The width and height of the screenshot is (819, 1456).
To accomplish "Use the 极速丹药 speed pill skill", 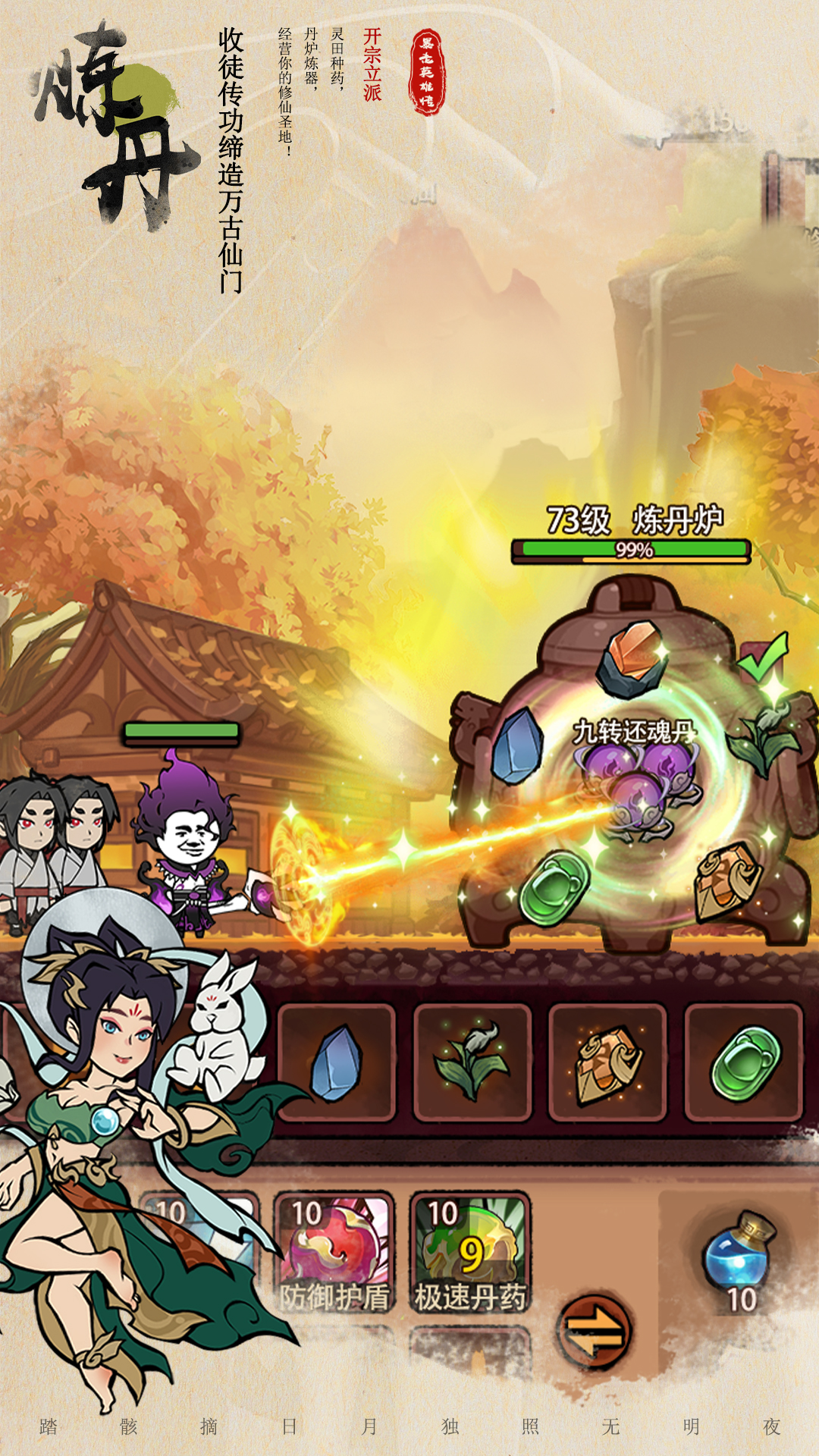I will 470,1253.
